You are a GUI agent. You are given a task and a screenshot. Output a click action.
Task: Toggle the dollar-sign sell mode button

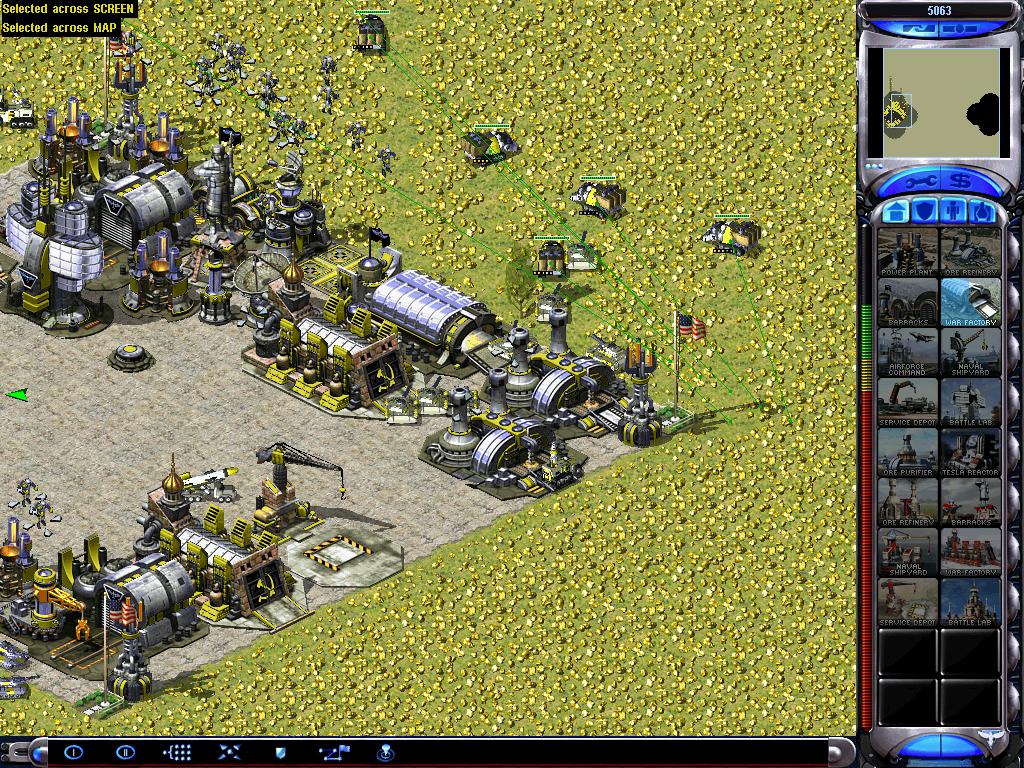click(961, 183)
